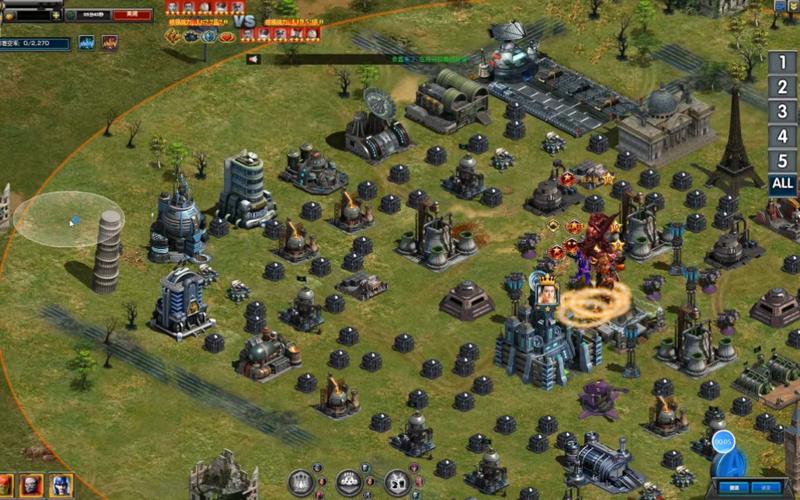Activate the left round ability button
This screenshot has width=800, height=500.
pyautogui.click(x=301, y=482)
